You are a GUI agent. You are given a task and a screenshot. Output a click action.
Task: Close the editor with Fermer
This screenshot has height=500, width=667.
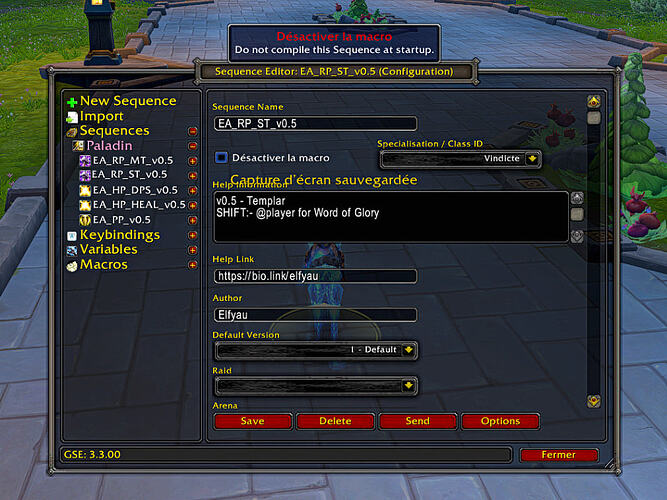(559, 455)
